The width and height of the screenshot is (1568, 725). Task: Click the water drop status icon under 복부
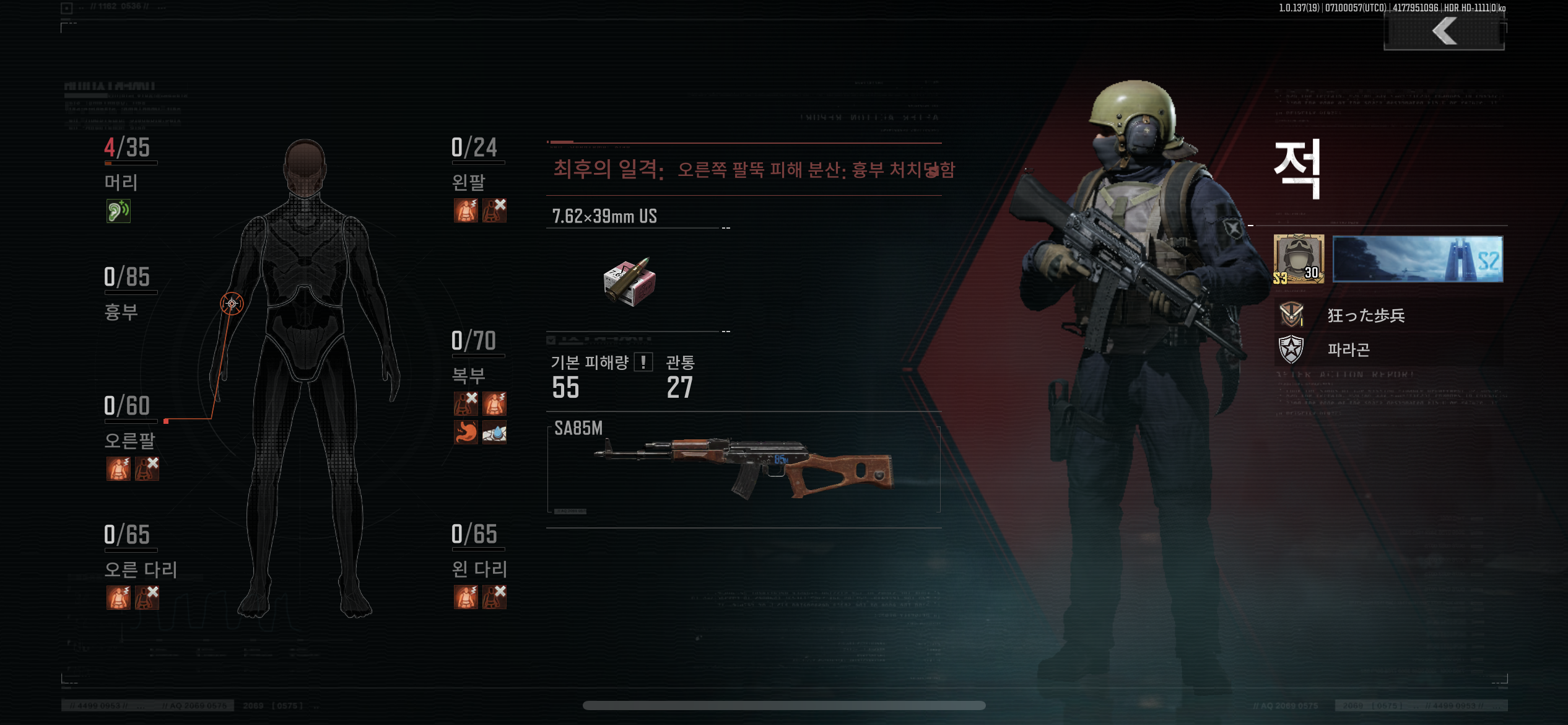(x=494, y=433)
